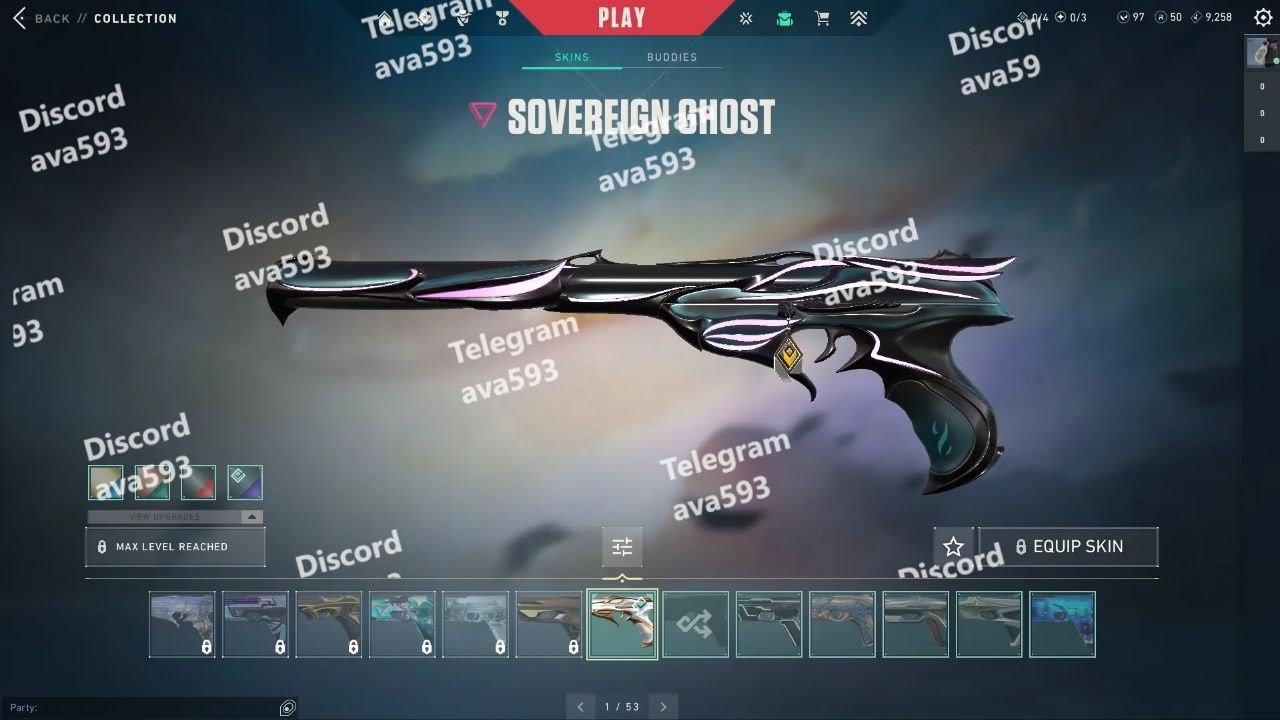Open the medal icon in top navigation
Viewport: 1280px width, 720px height.
[x=502, y=18]
